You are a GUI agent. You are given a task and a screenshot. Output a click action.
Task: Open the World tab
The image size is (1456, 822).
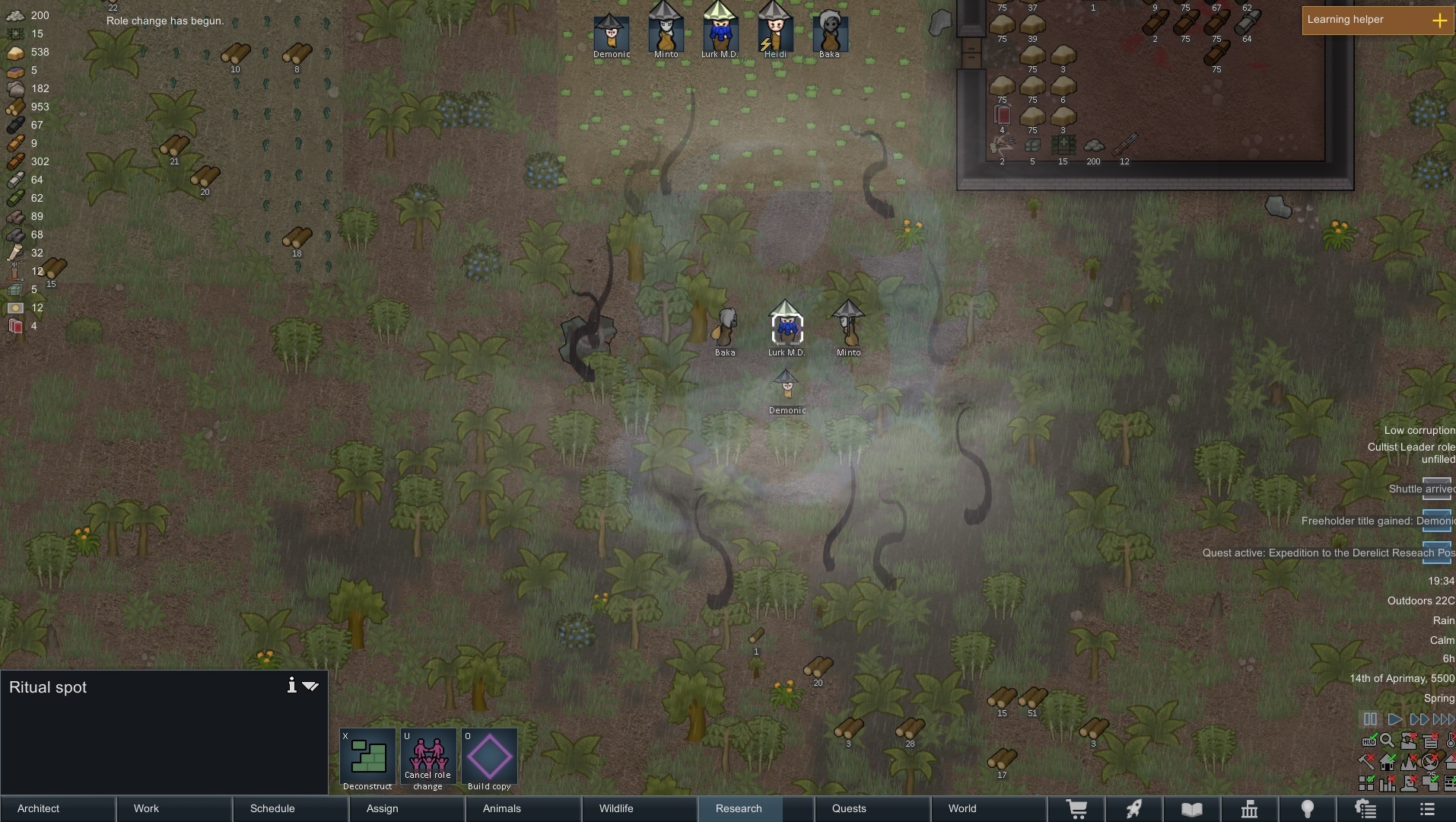(961, 808)
